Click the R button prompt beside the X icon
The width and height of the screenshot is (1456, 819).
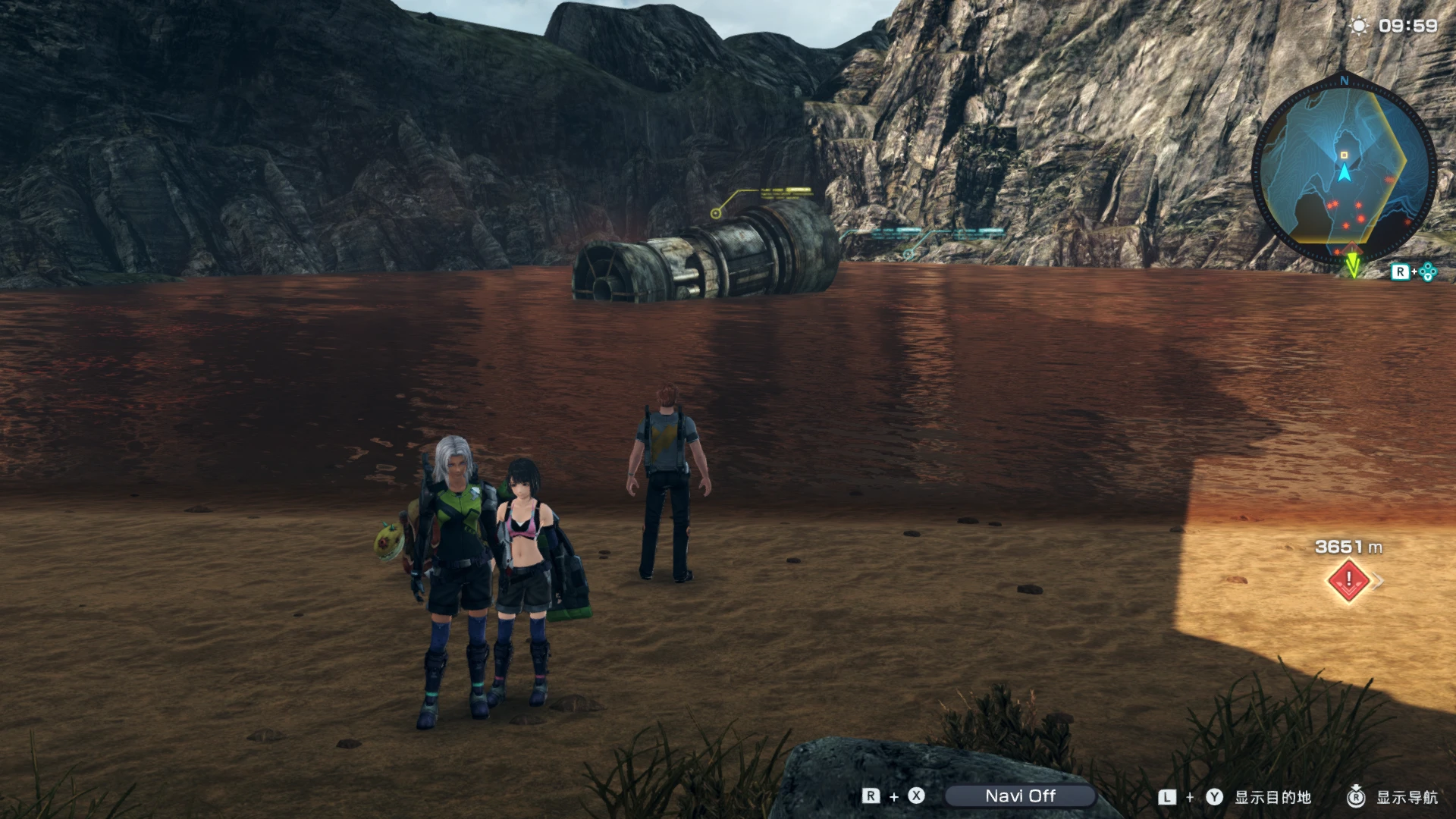870,797
